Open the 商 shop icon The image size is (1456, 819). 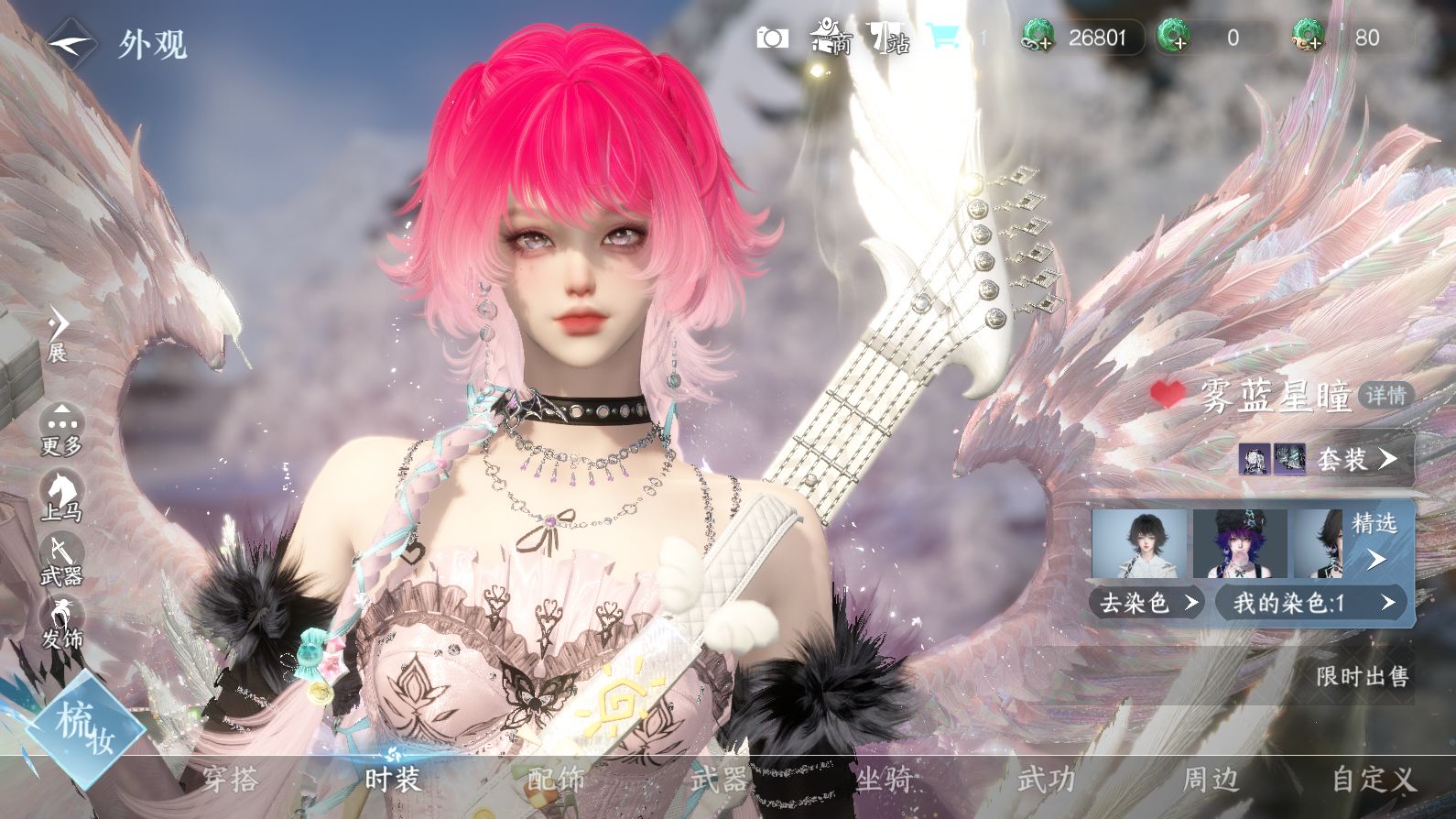(x=831, y=38)
